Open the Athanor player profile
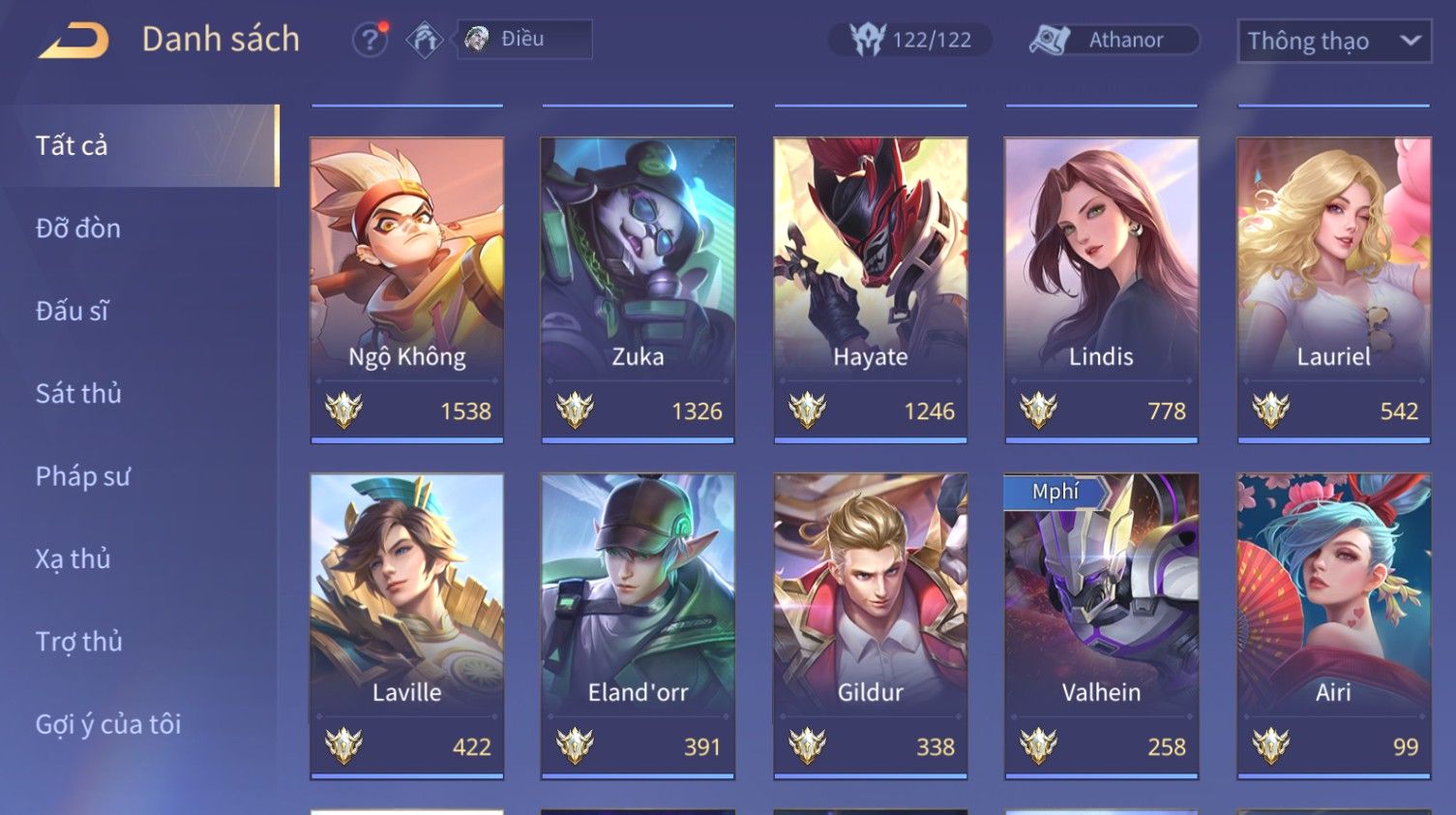This screenshot has width=1456, height=815. (x=1114, y=40)
